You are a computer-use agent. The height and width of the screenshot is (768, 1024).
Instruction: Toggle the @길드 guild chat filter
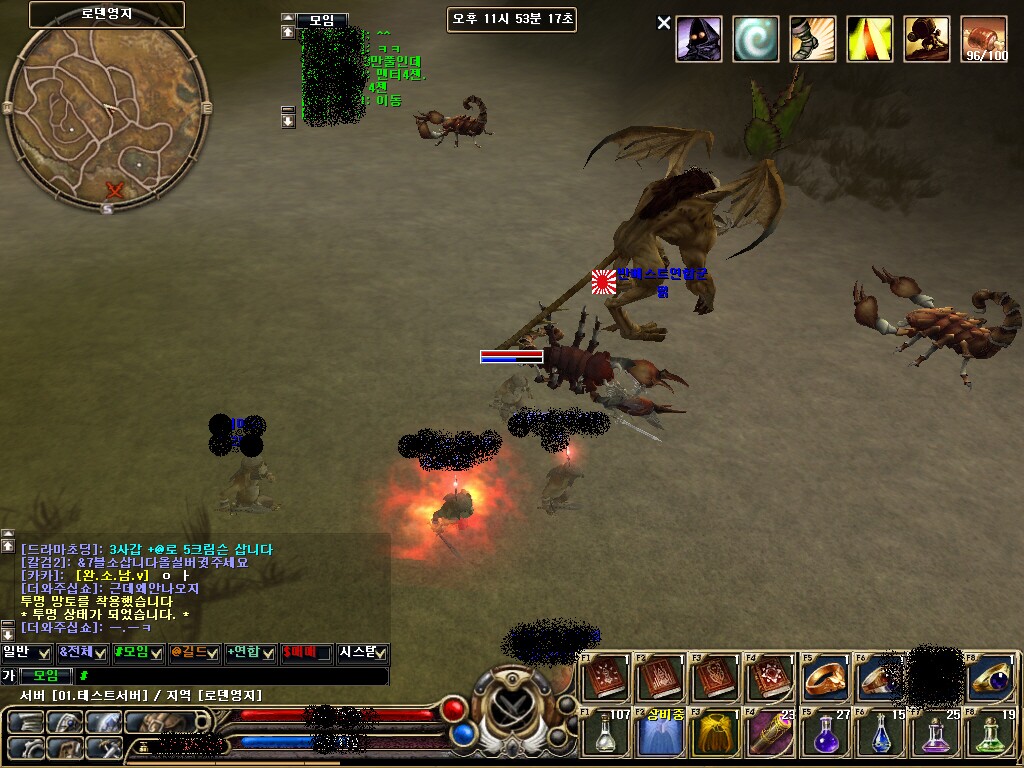pos(195,653)
